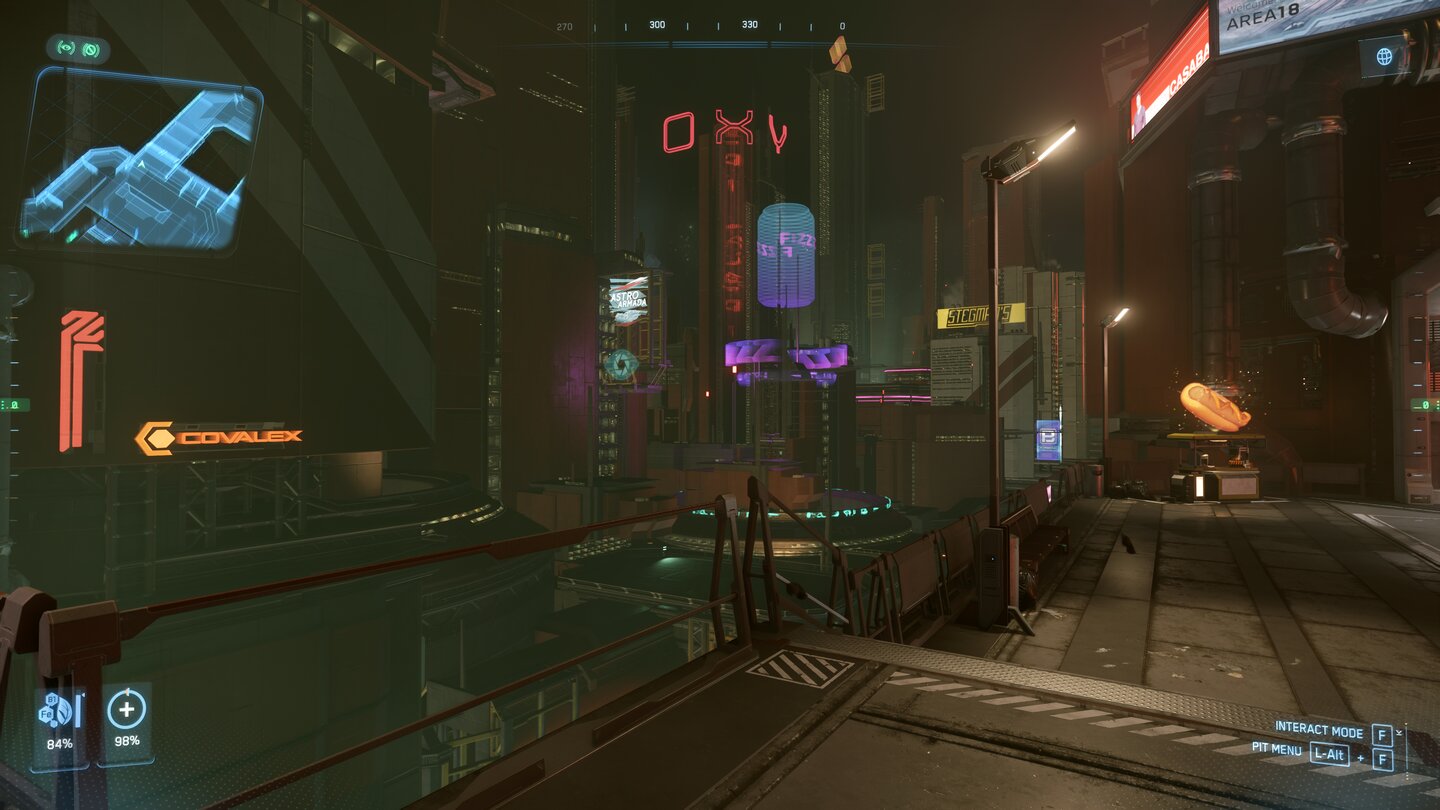Image resolution: width=1440 pixels, height=810 pixels.
Task: Click the green leaf symbol in the nutrition indicator
Action: [64, 709]
